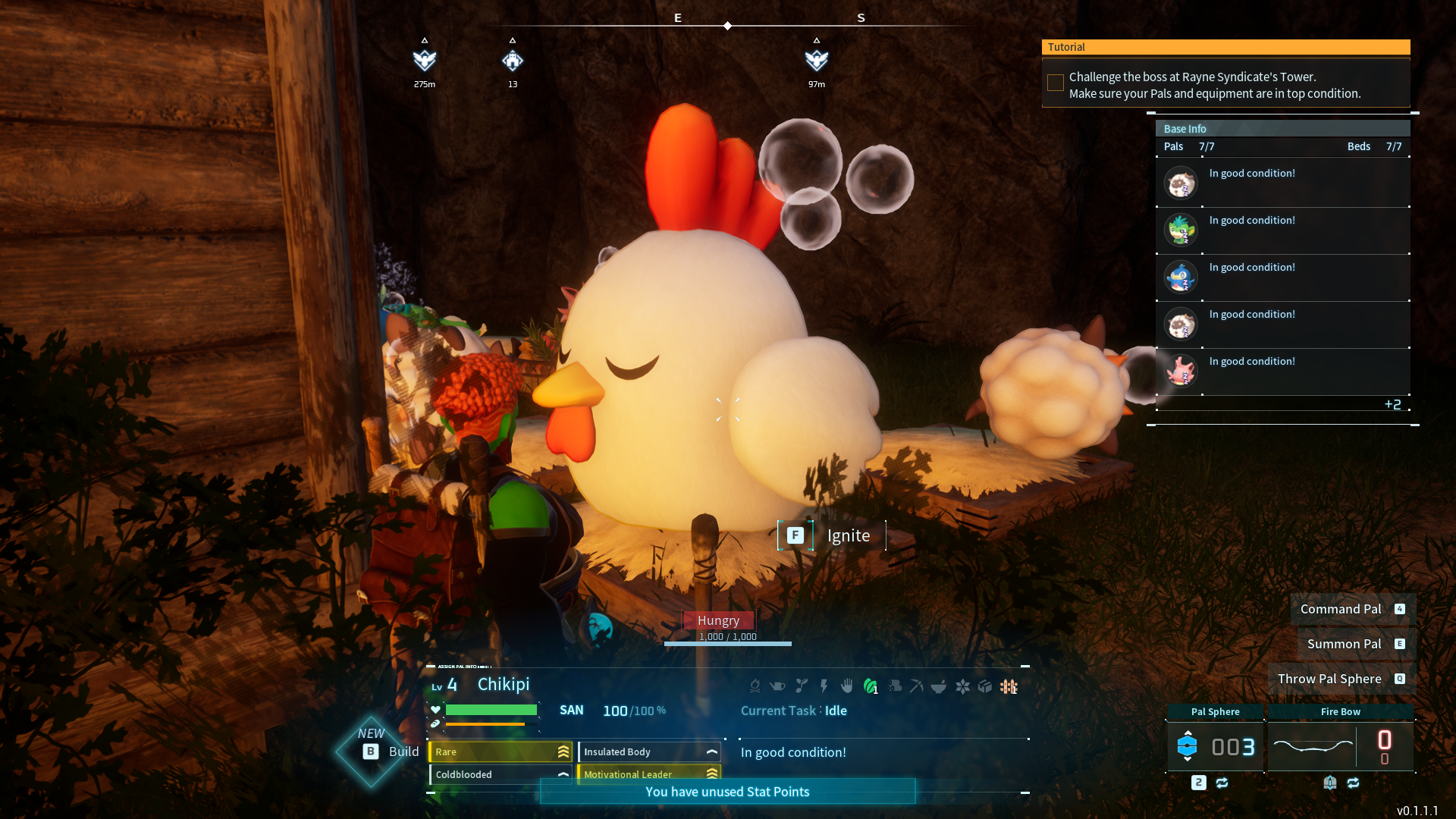Click the 275m compass waypoint marker
This screenshot has width=1456, height=819.
(x=425, y=60)
